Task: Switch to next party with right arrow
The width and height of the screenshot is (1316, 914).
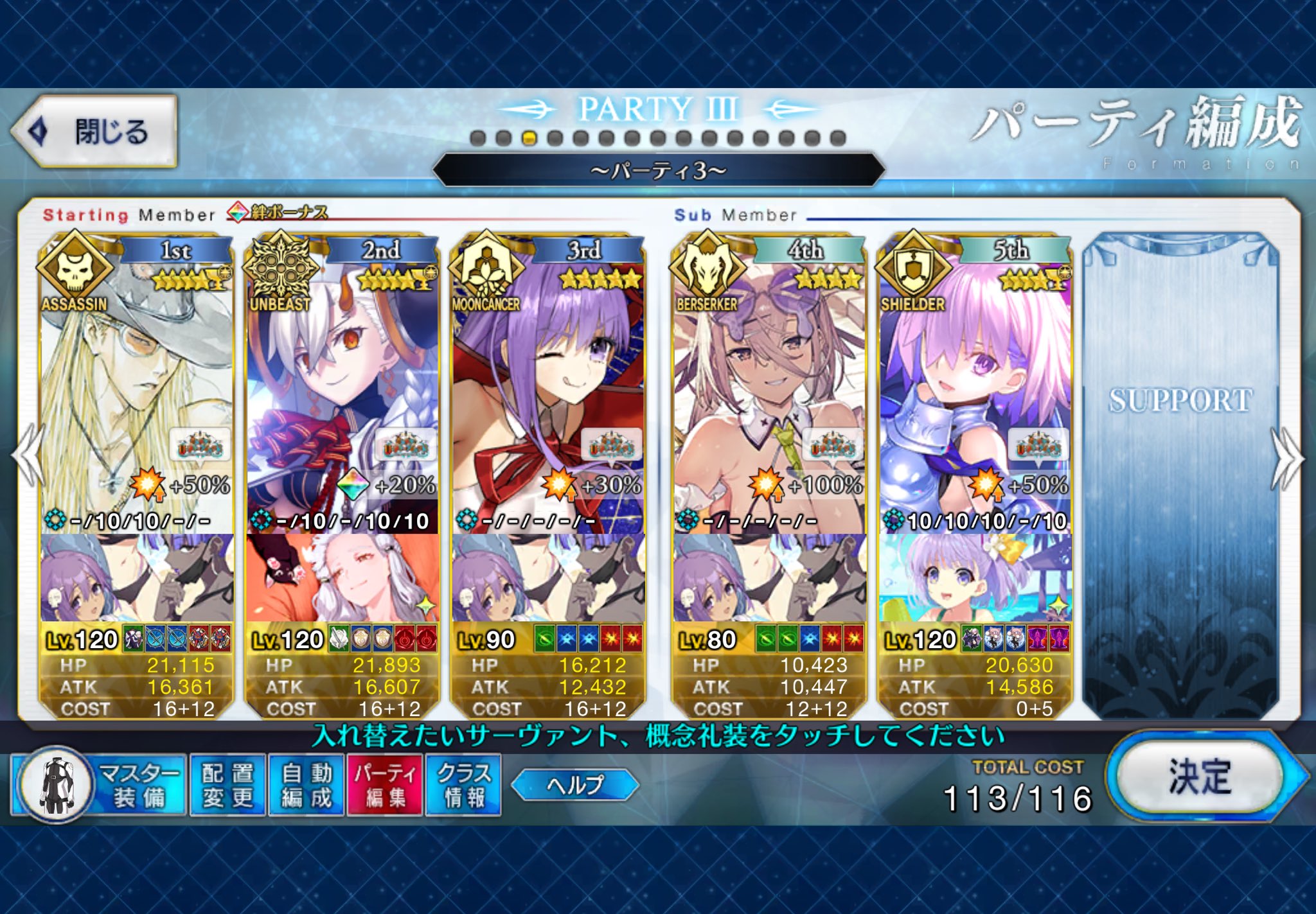Action: point(1287,459)
